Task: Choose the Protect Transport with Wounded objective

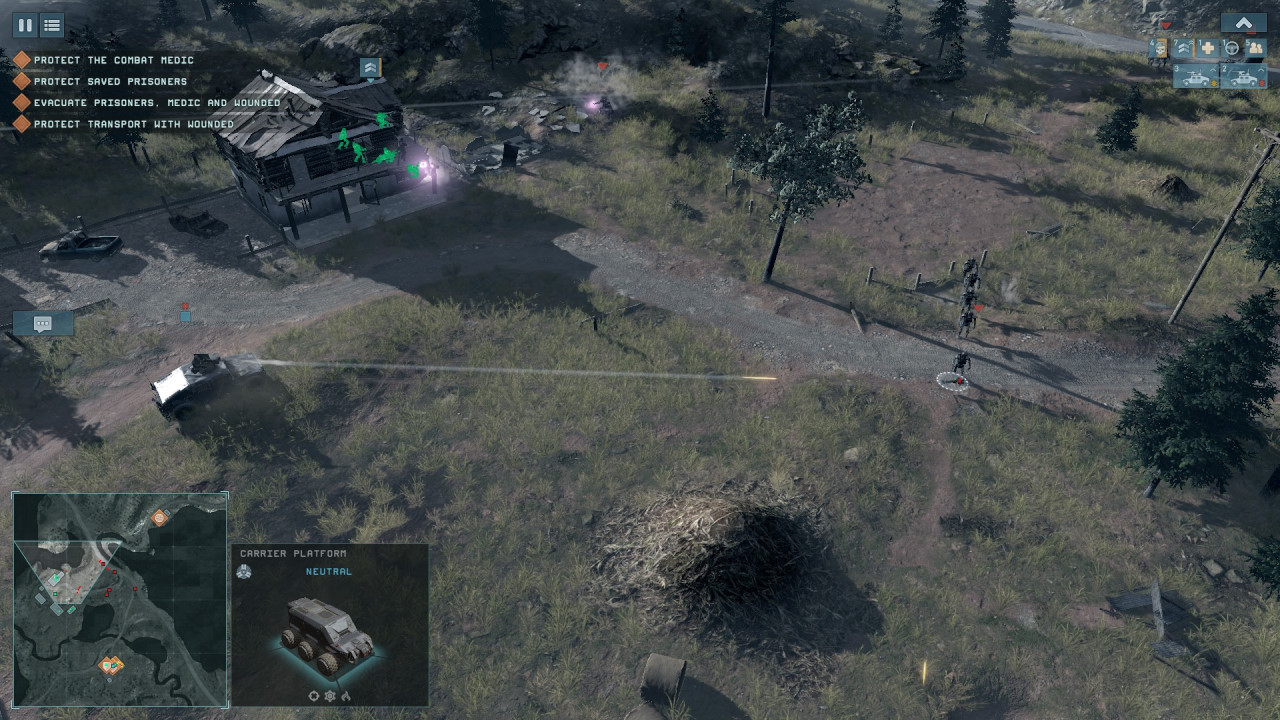Action: (133, 124)
